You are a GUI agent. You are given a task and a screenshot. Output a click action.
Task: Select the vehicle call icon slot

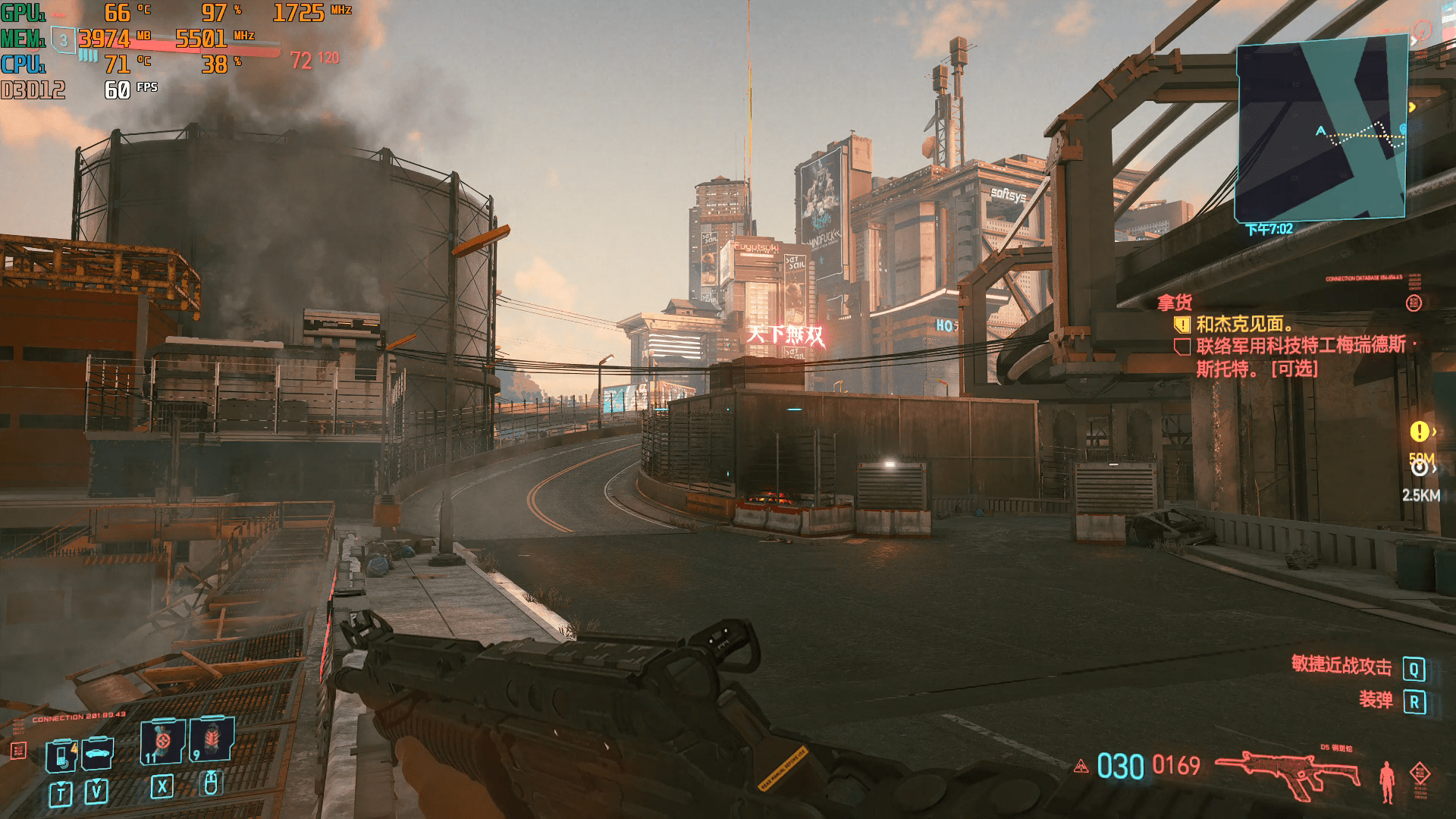coord(98,753)
